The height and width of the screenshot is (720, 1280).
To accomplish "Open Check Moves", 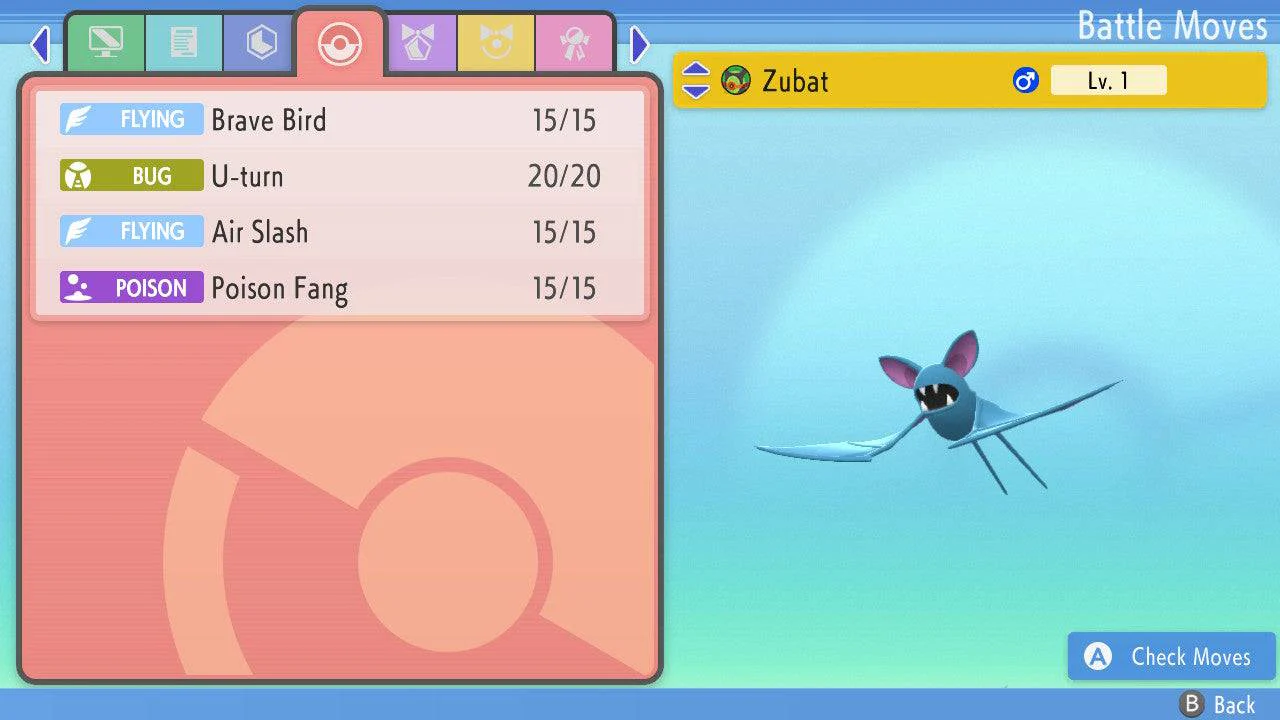I will pos(1171,657).
